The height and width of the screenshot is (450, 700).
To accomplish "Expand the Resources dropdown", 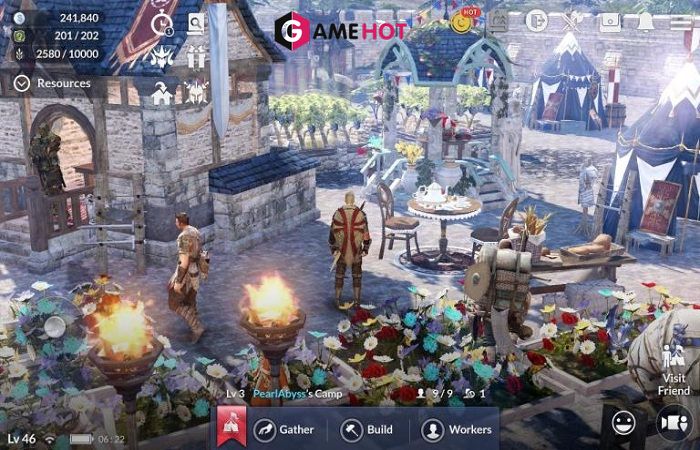I will click(55, 84).
